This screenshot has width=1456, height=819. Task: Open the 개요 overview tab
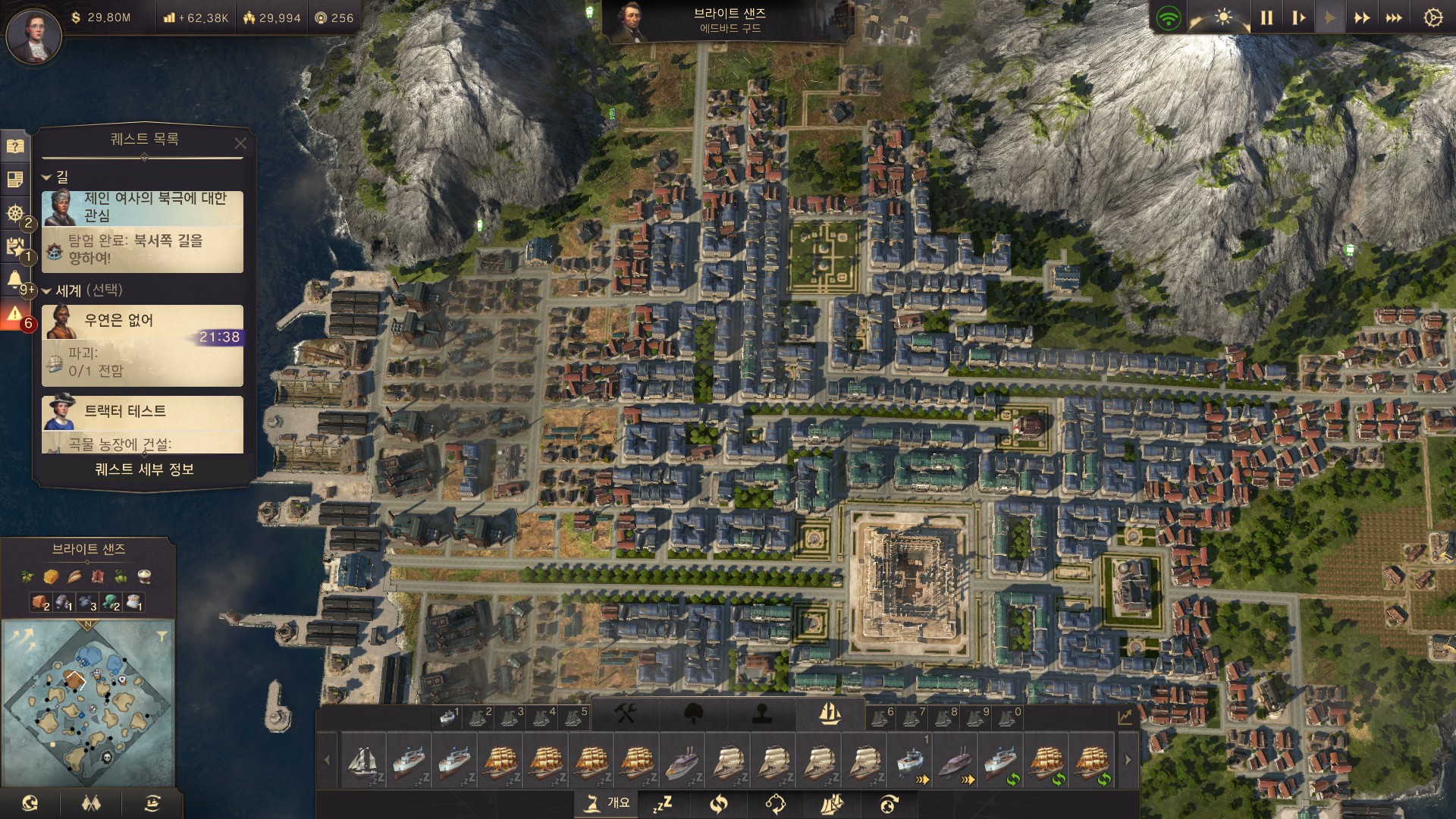tap(608, 803)
